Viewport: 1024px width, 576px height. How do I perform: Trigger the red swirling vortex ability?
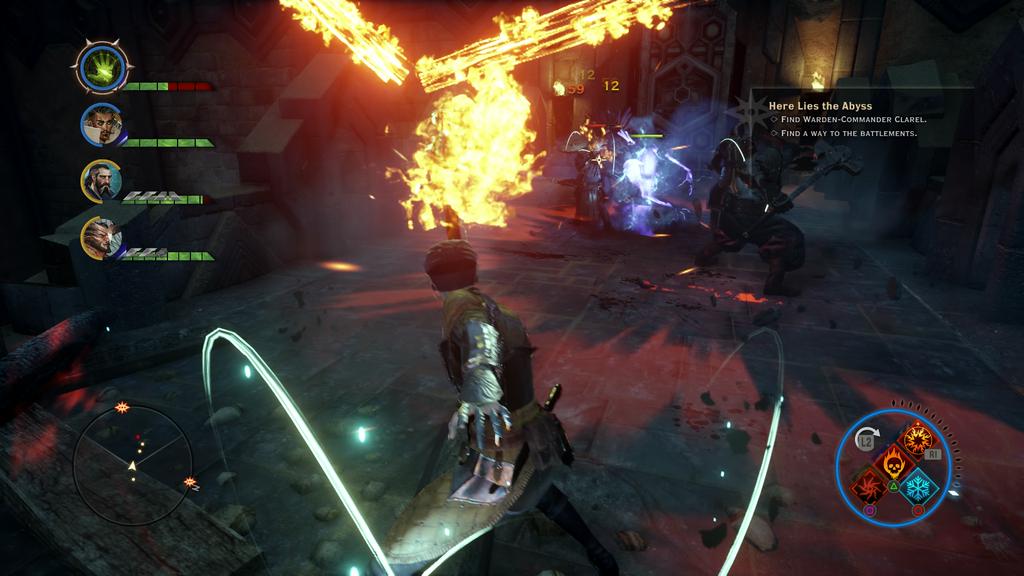pos(866,488)
